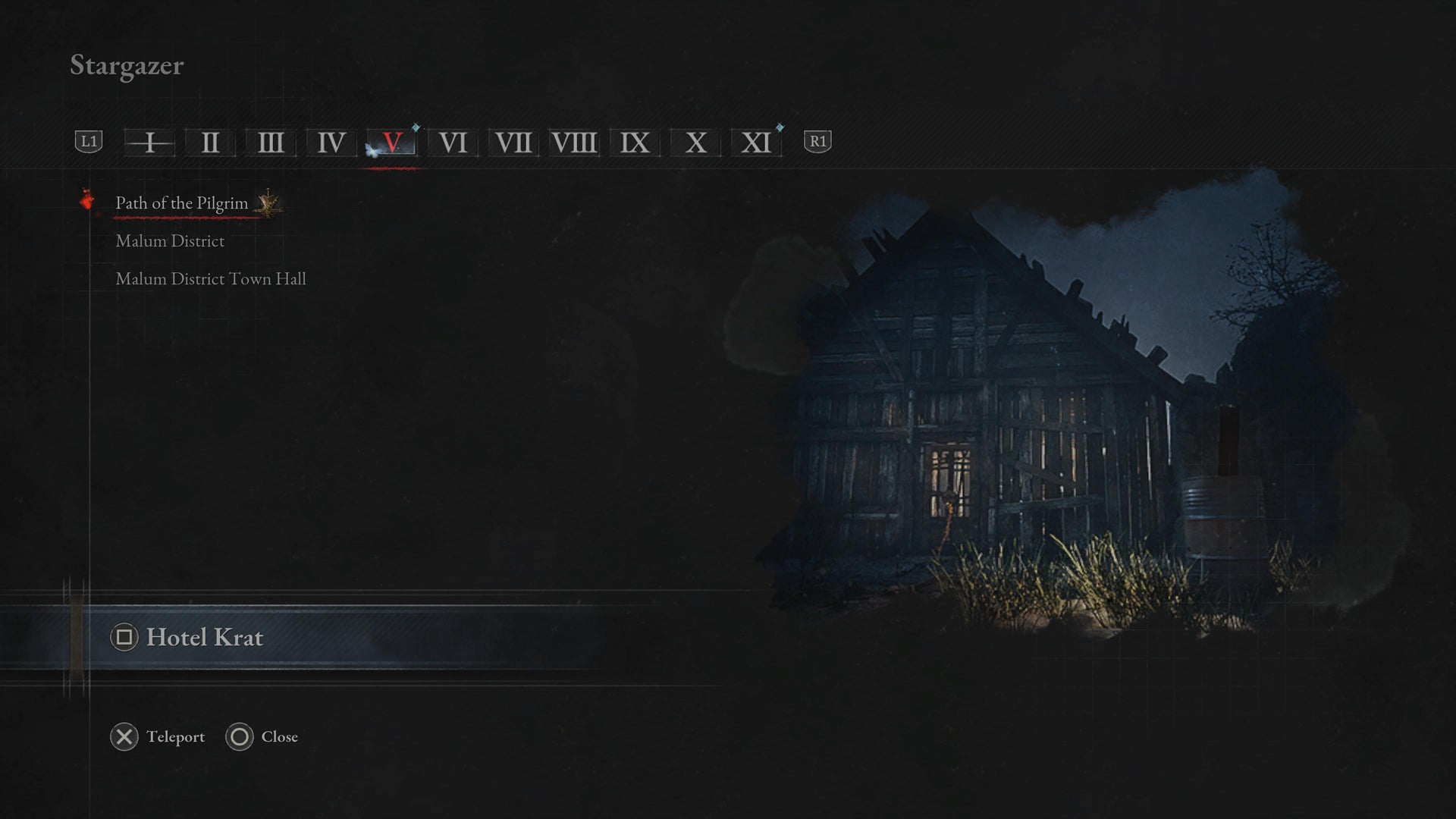
Task: Click the blue diamond indicator above chapter V
Action: coord(413,127)
